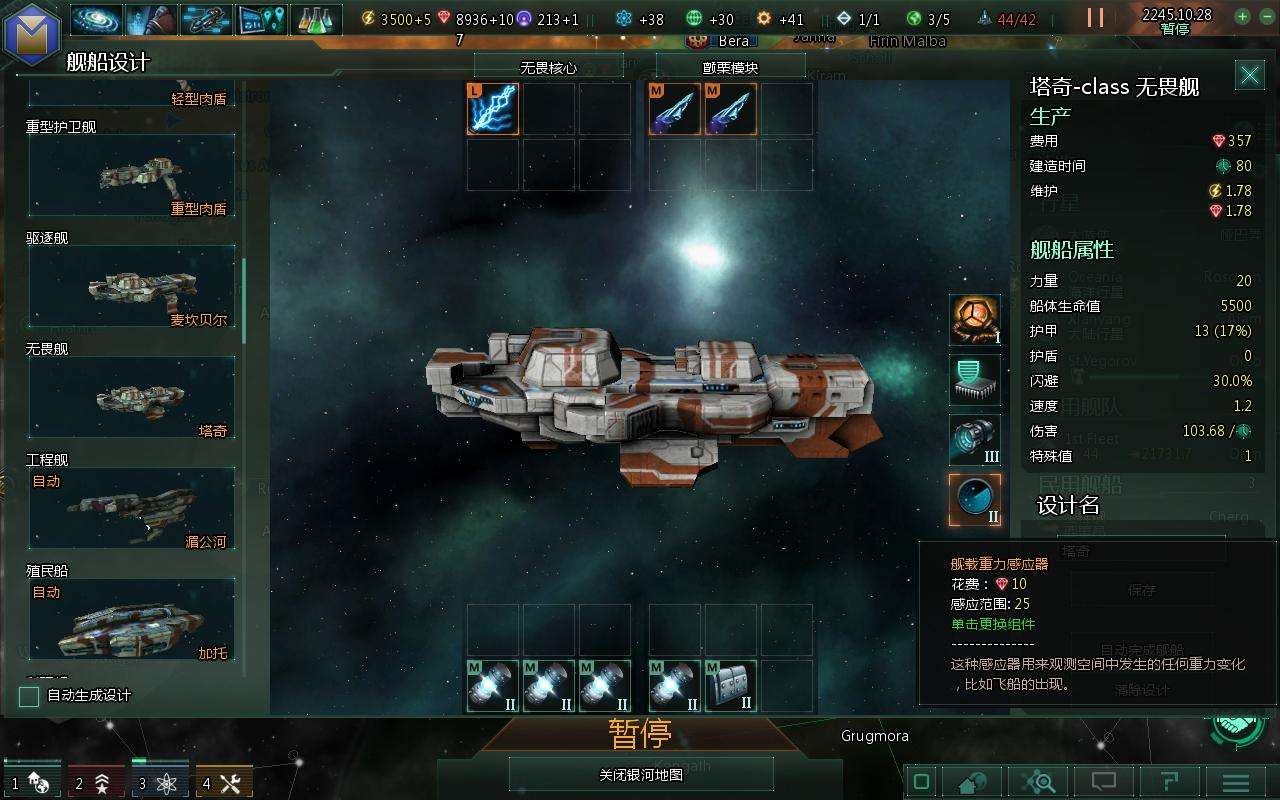Select the thruster component slot
This screenshot has height=800, width=1280.
coord(975,440)
